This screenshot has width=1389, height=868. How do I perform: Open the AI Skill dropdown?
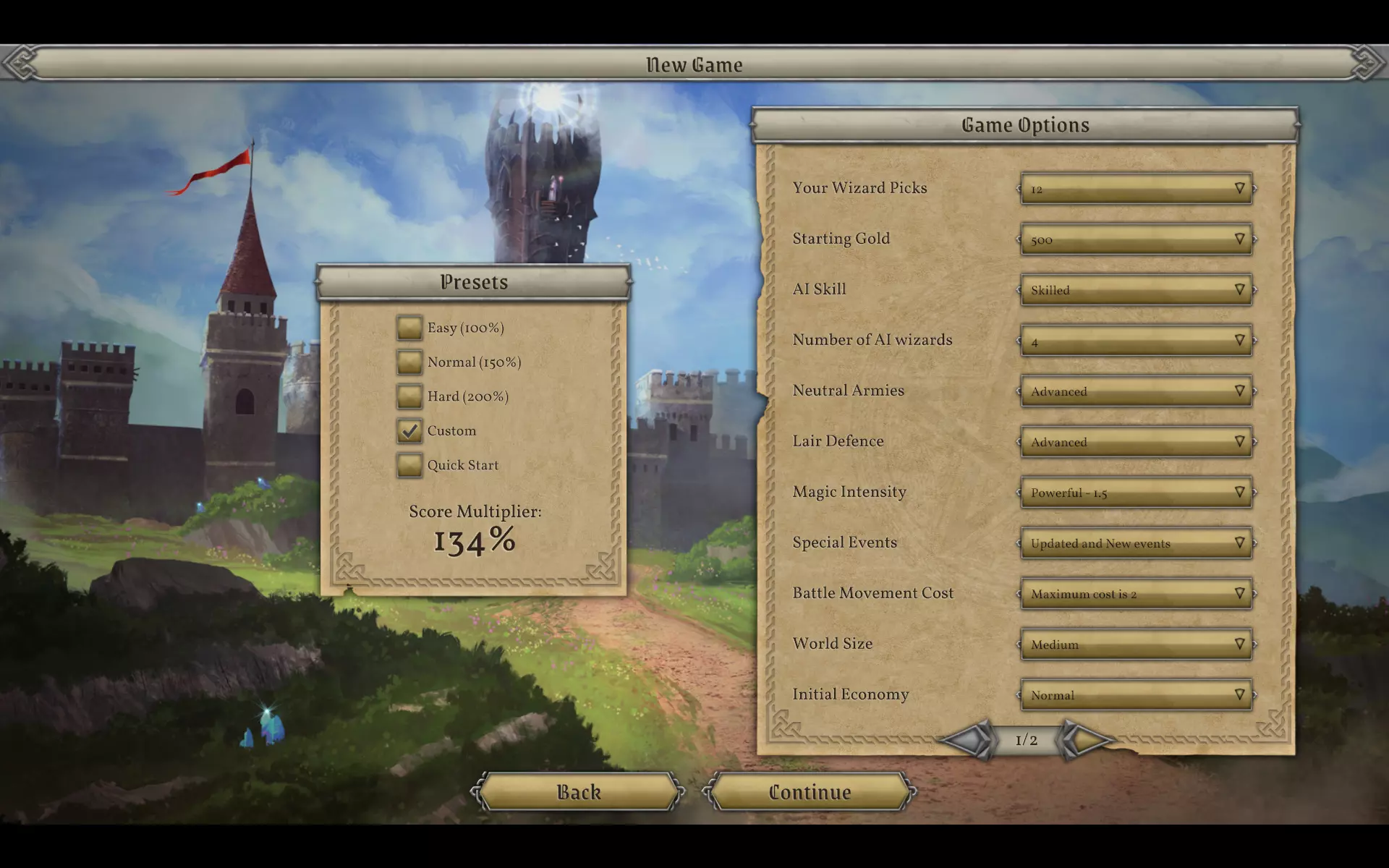coord(1136,290)
